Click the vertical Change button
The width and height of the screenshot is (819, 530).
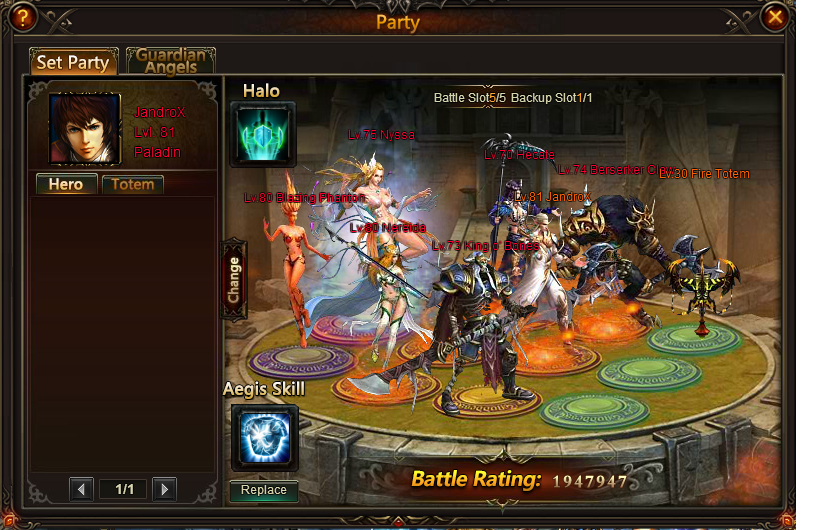(x=234, y=279)
